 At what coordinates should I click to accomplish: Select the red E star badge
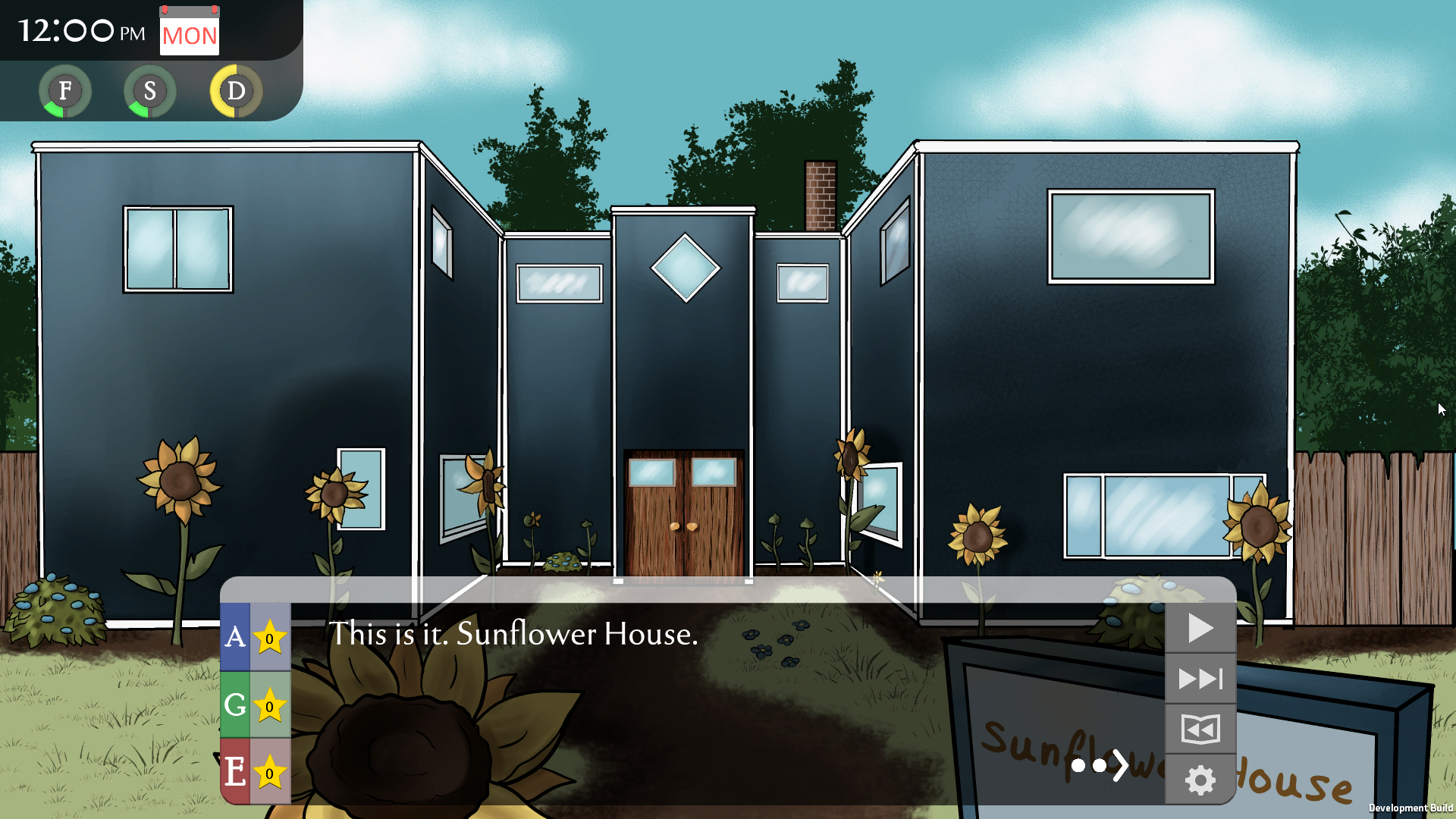pos(256,771)
